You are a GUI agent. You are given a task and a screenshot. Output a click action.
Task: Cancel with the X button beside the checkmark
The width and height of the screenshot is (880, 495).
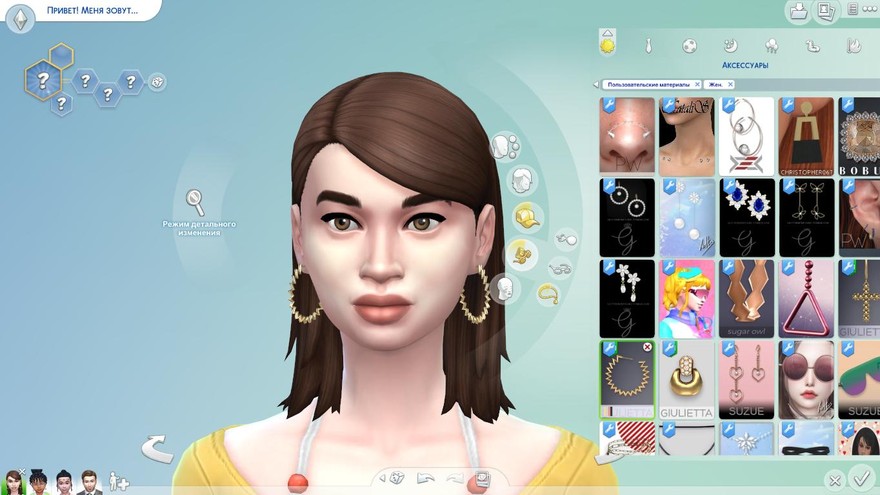[835, 480]
